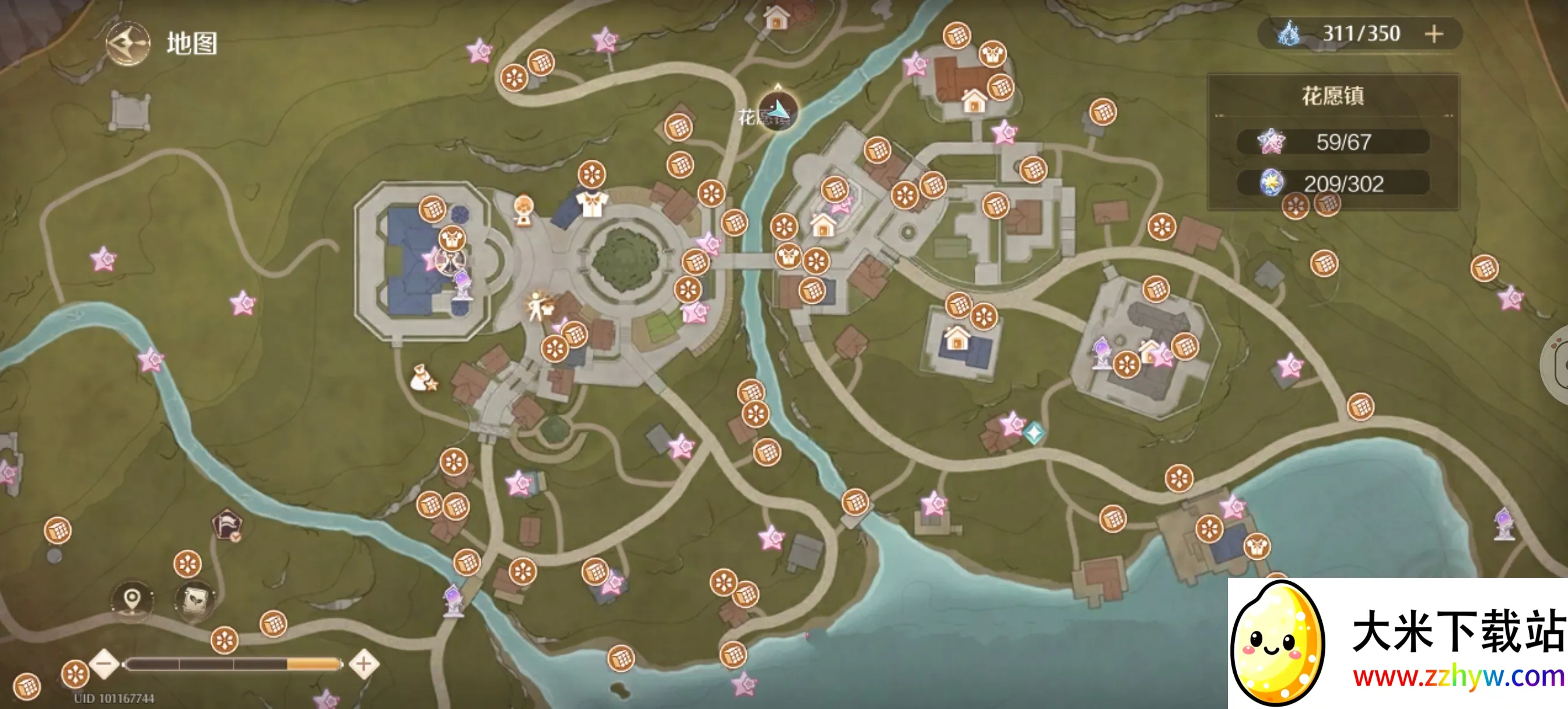The image size is (1568, 709).
Task: Open the www.zzhyw.com watermark link
Action: [1458, 678]
